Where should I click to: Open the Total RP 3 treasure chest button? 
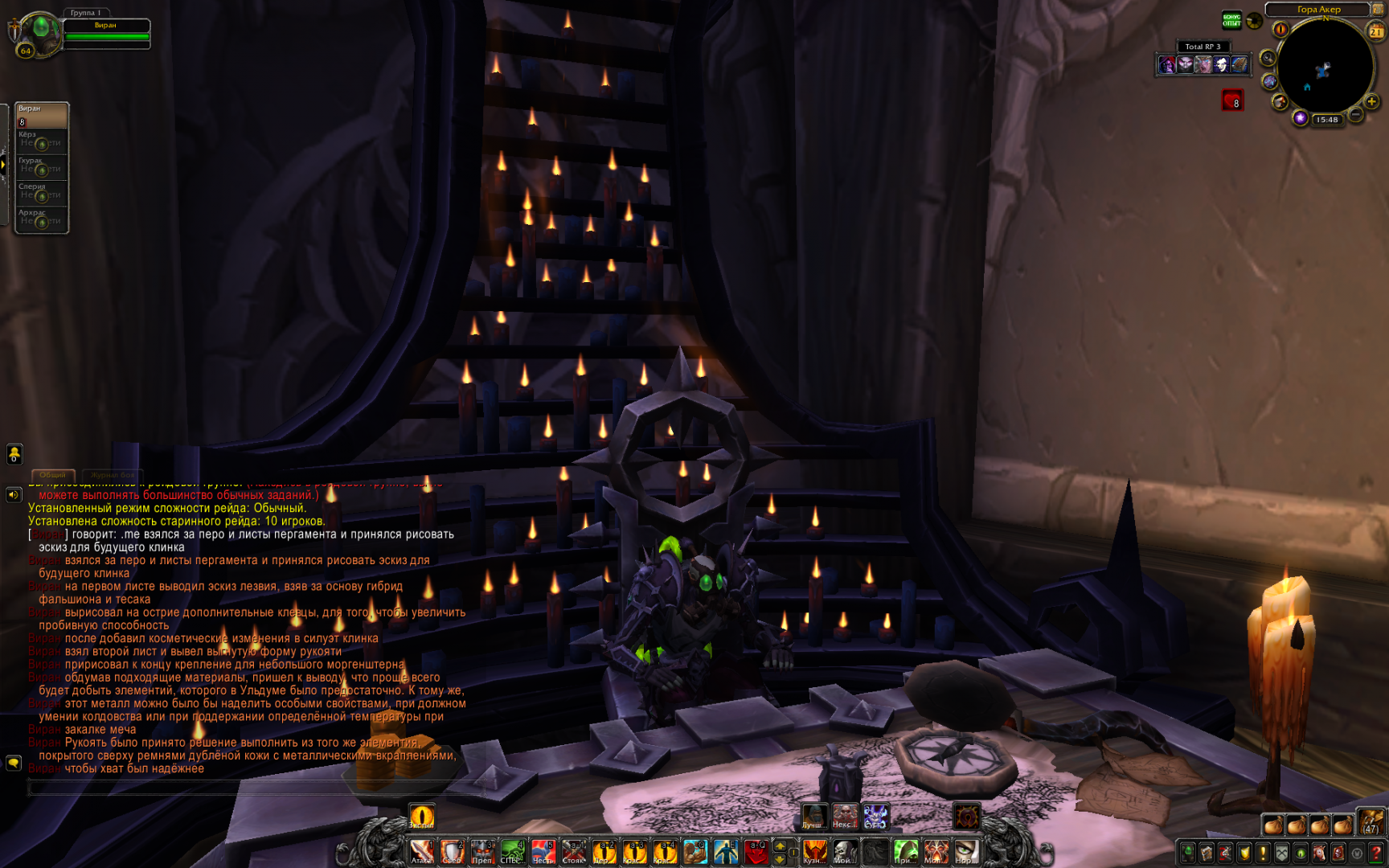(1239, 65)
